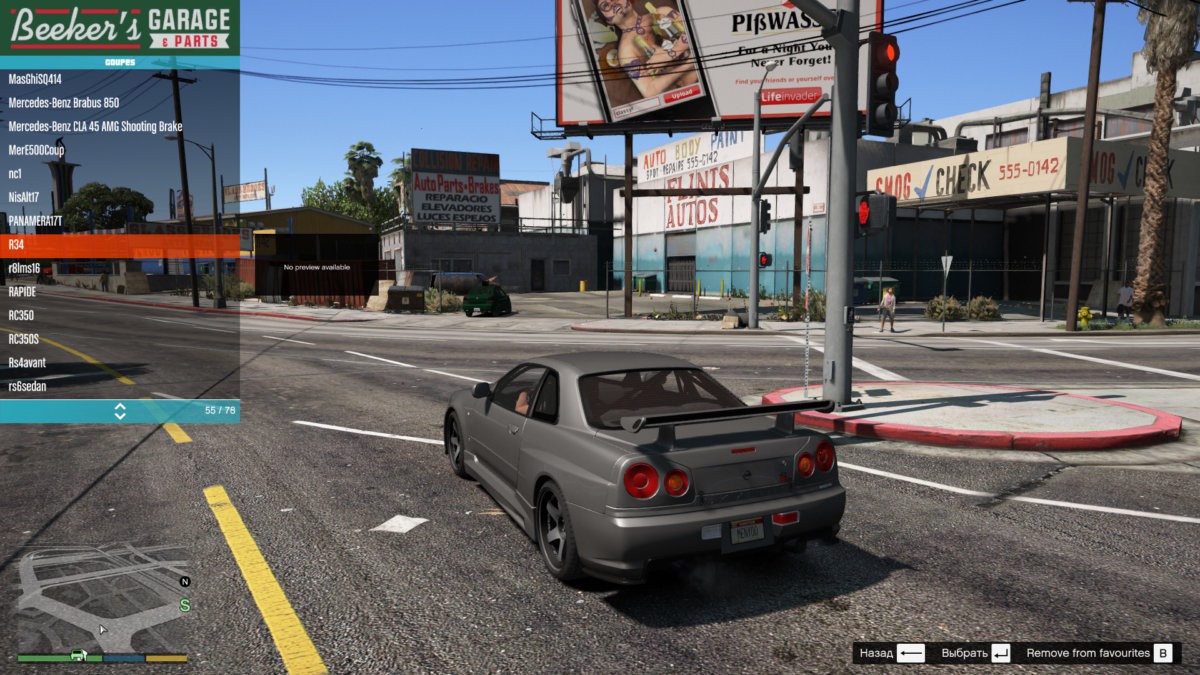The width and height of the screenshot is (1200, 675).
Task: Click the list scroll arrows indicator
Action: click(x=120, y=411)
